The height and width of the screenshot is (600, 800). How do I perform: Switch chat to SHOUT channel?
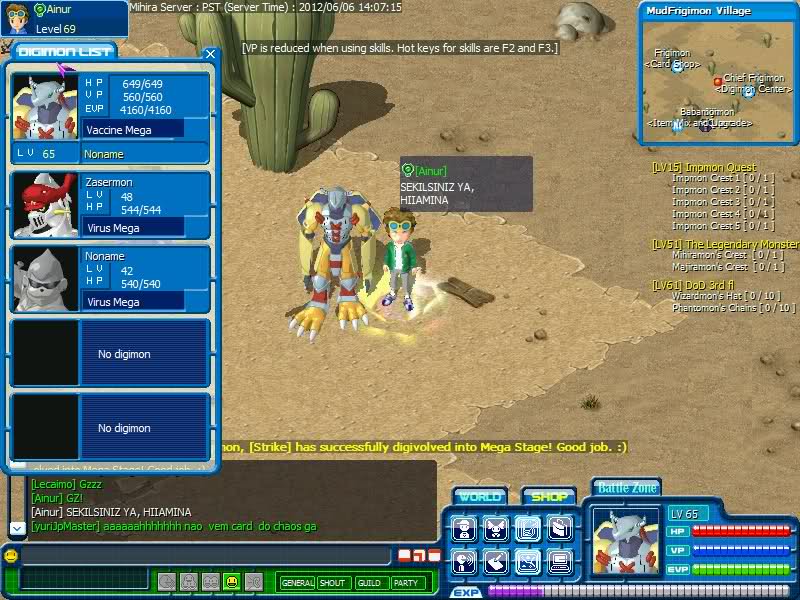point(333,583)
